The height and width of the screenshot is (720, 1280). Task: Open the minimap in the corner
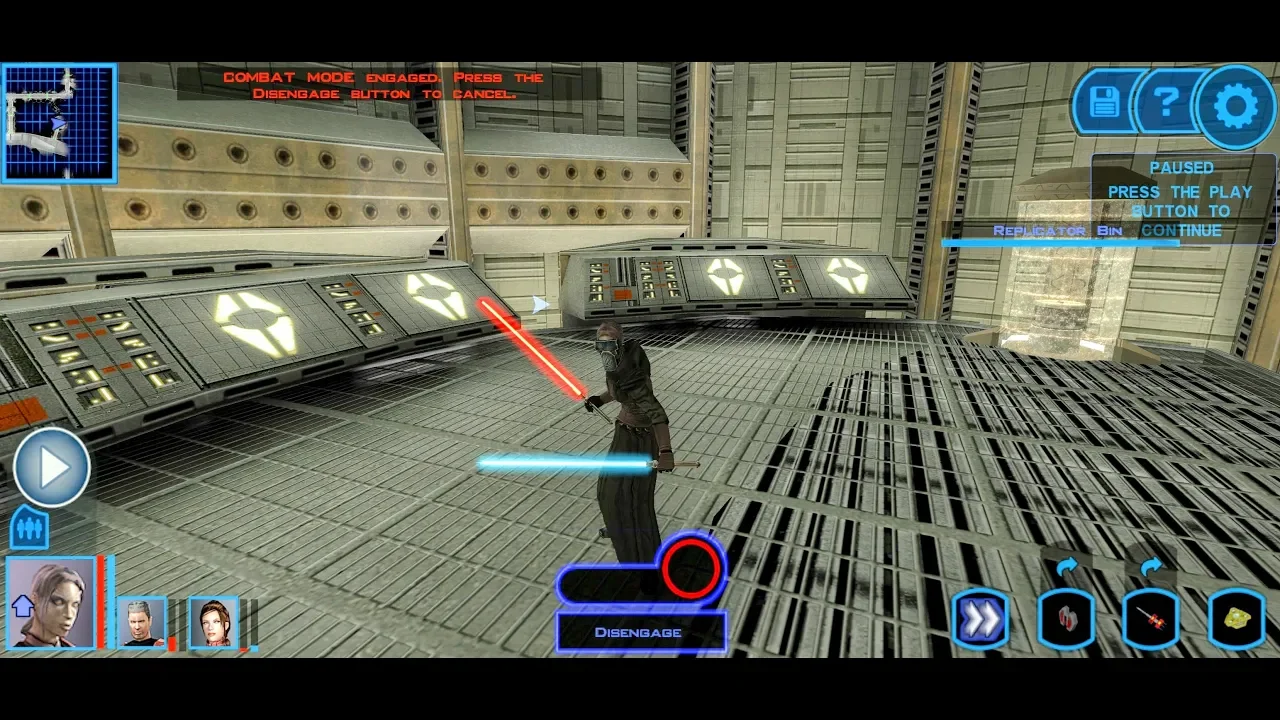point(59,123)
